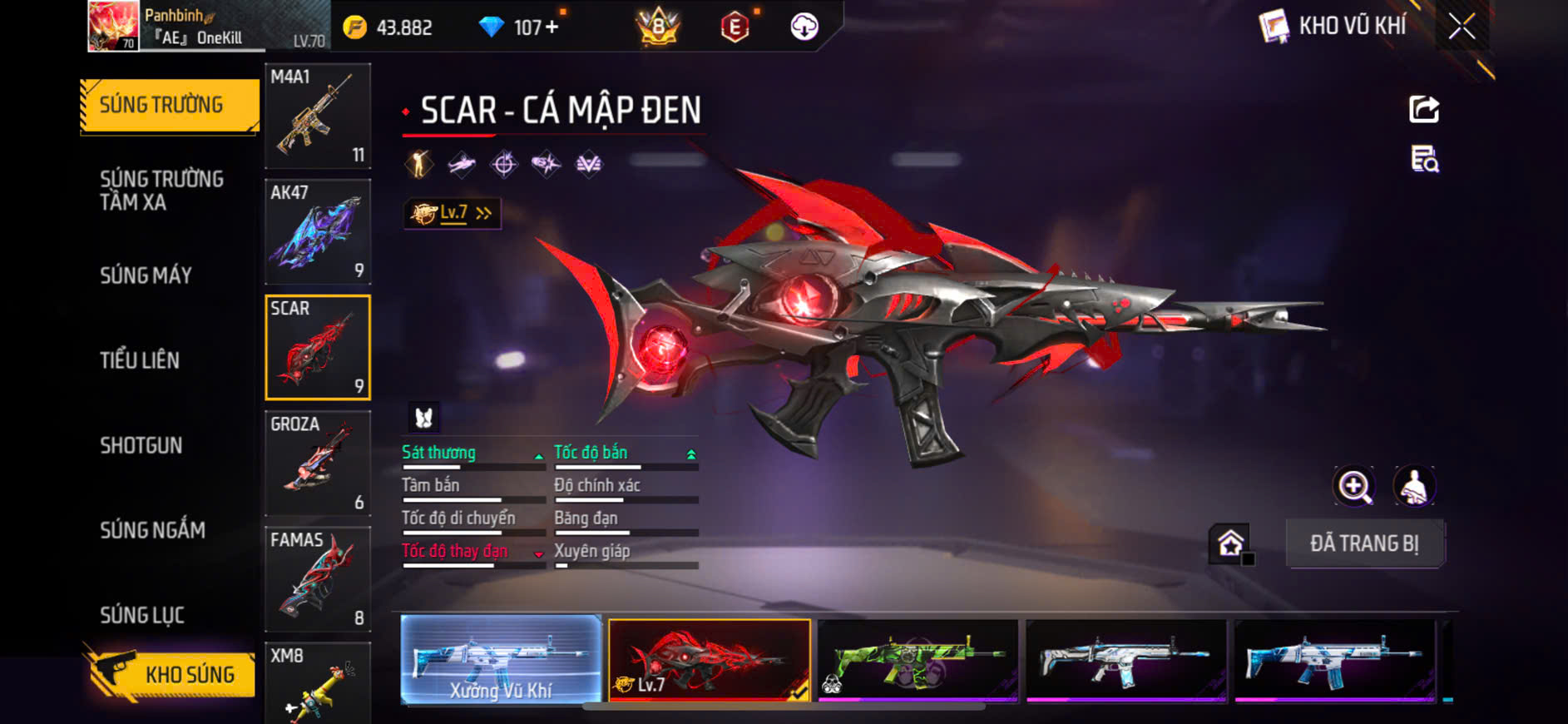Open the Súng Máy weapon category
Screen dimensions: 1568x724
click(x=146, y=275)
